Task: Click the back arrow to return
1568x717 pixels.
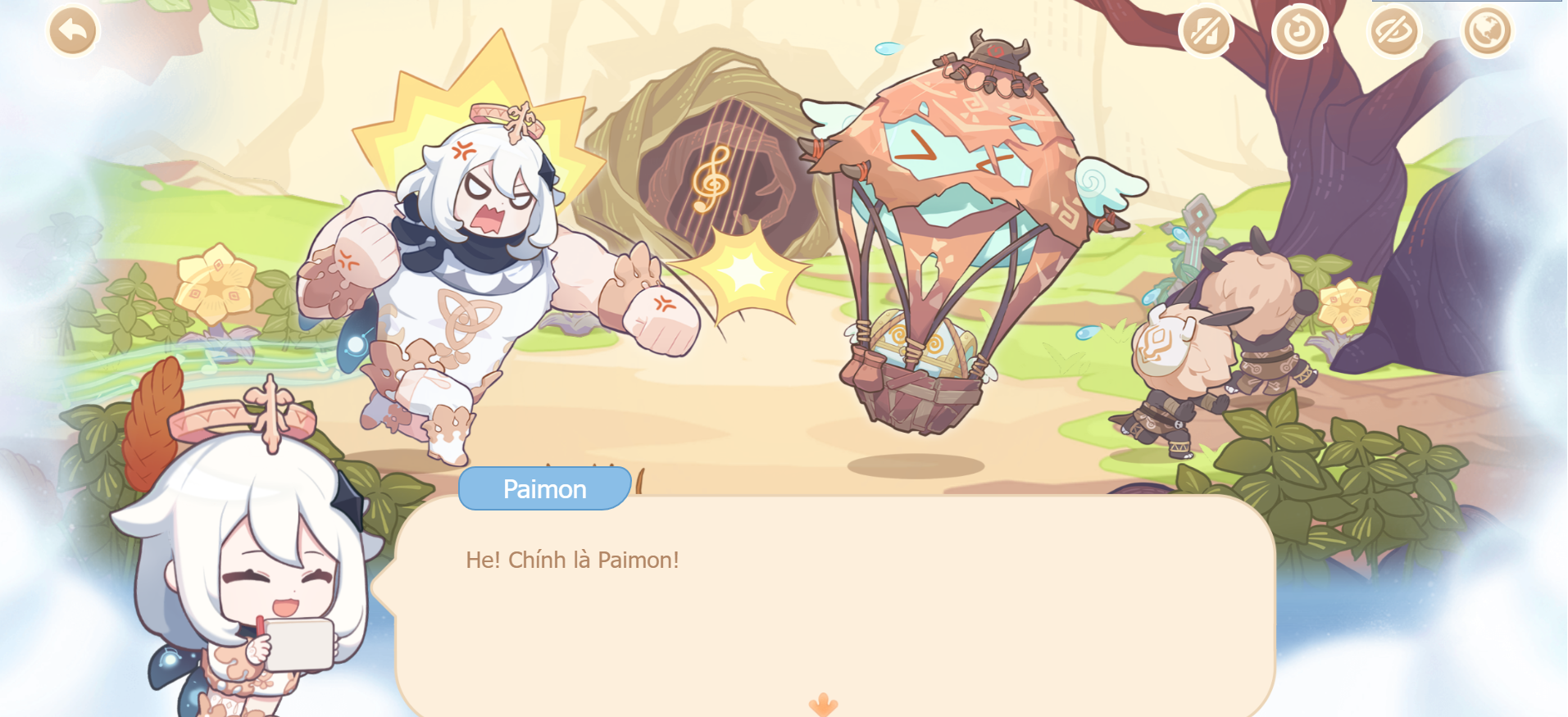Action: point(72,29)
